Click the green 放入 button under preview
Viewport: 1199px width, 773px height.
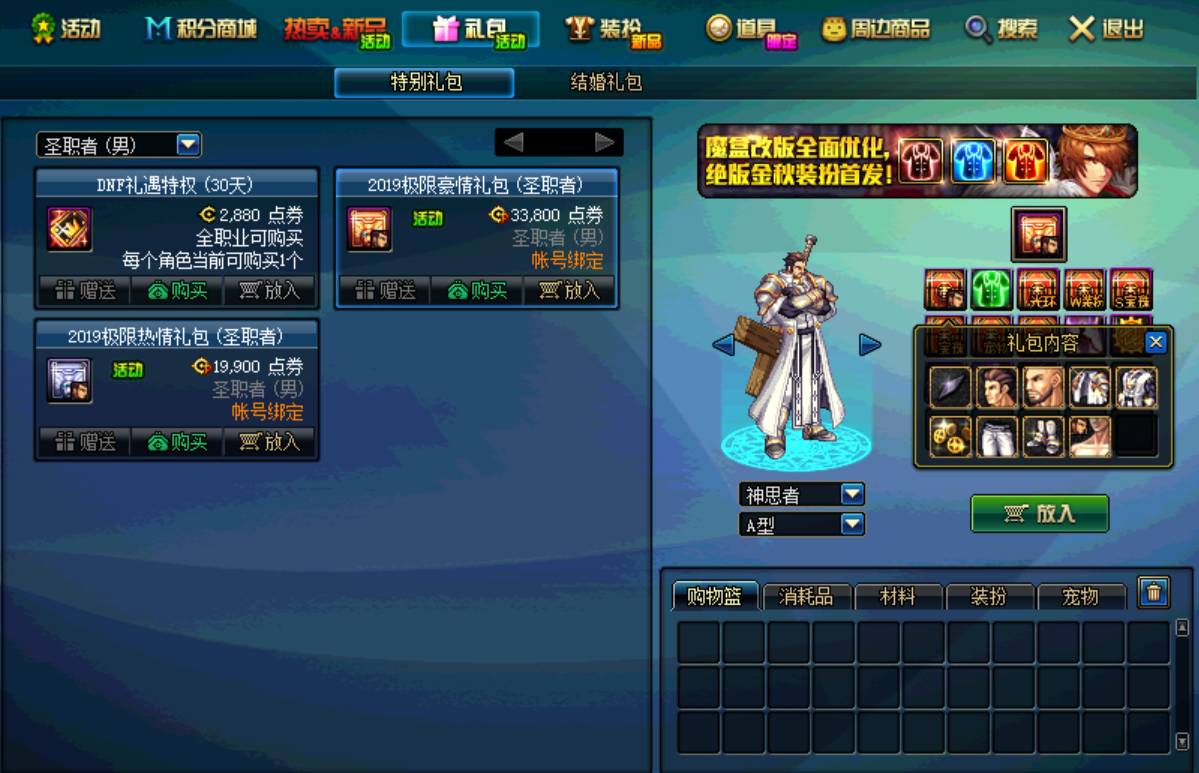pyautogui.click(x=1039, y=514)
